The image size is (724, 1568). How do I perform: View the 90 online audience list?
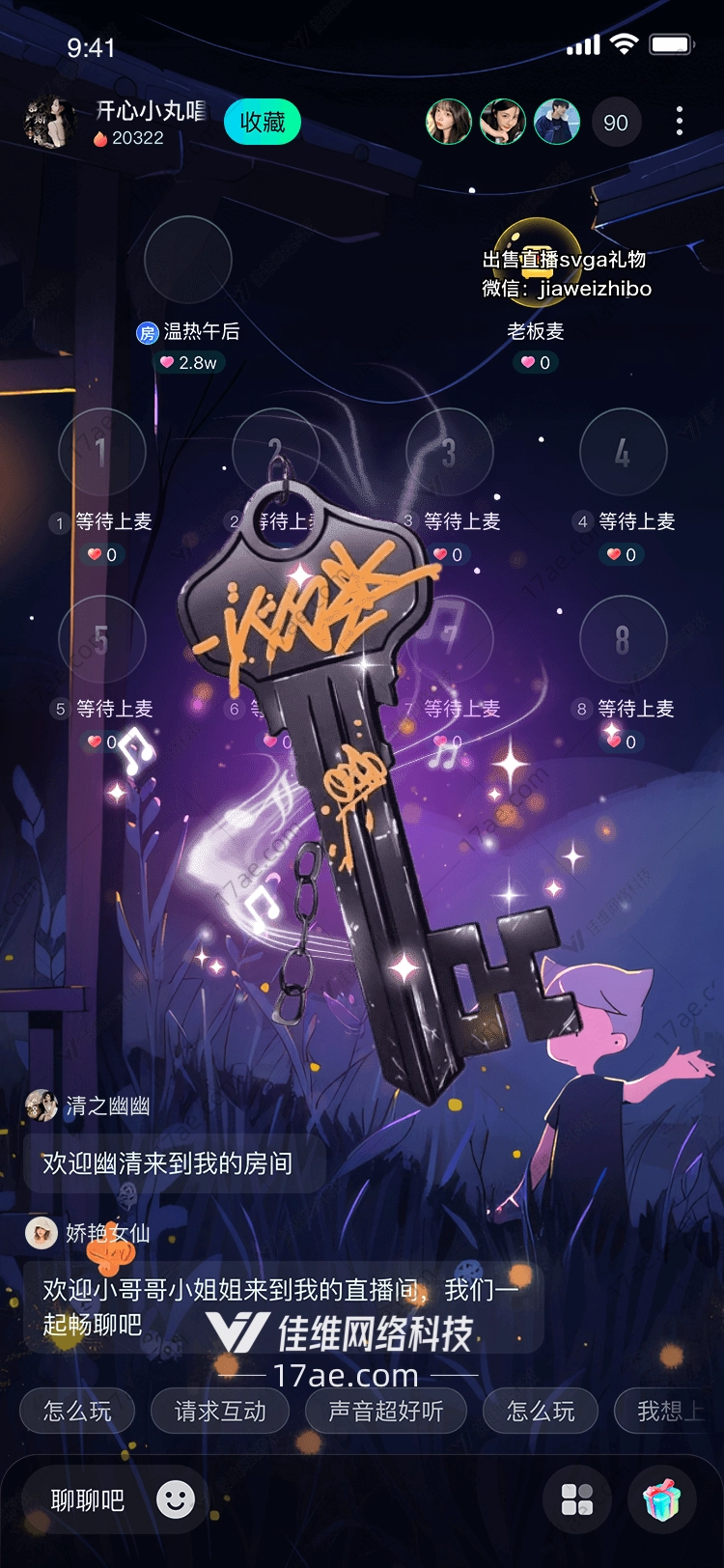[x=615, y=123]
